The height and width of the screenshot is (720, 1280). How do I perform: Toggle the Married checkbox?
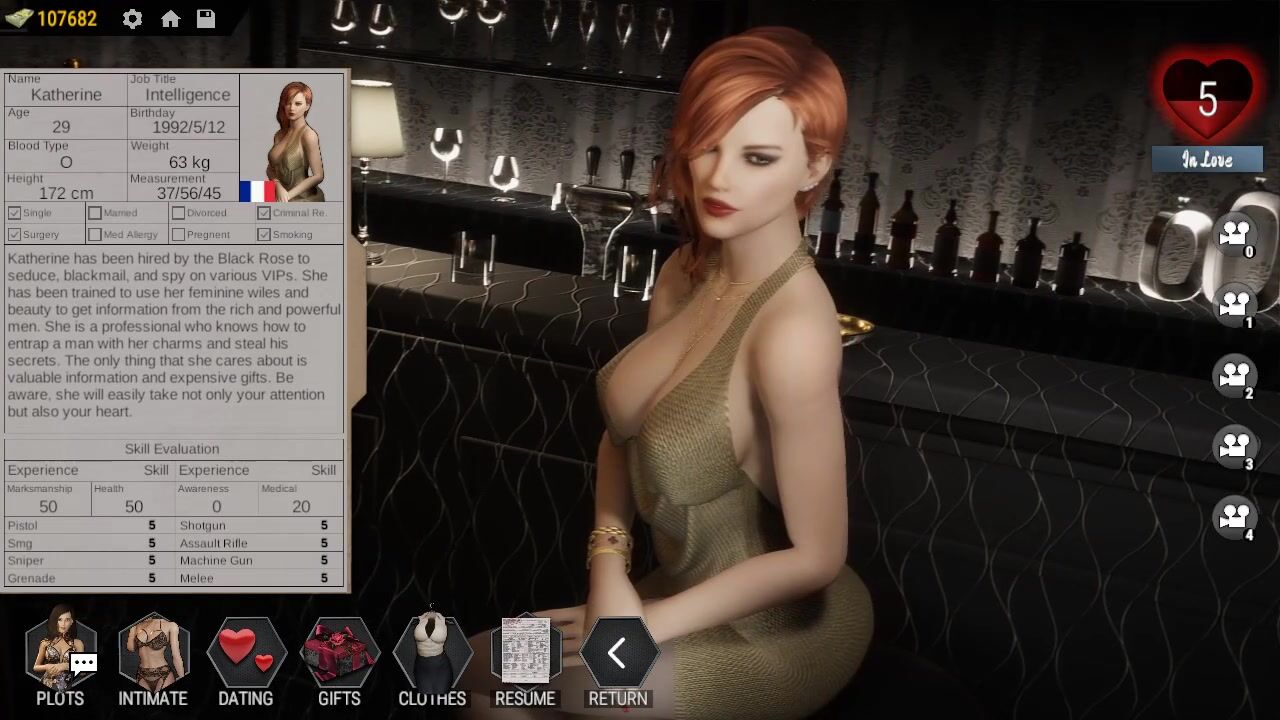[x=95, y=213]
